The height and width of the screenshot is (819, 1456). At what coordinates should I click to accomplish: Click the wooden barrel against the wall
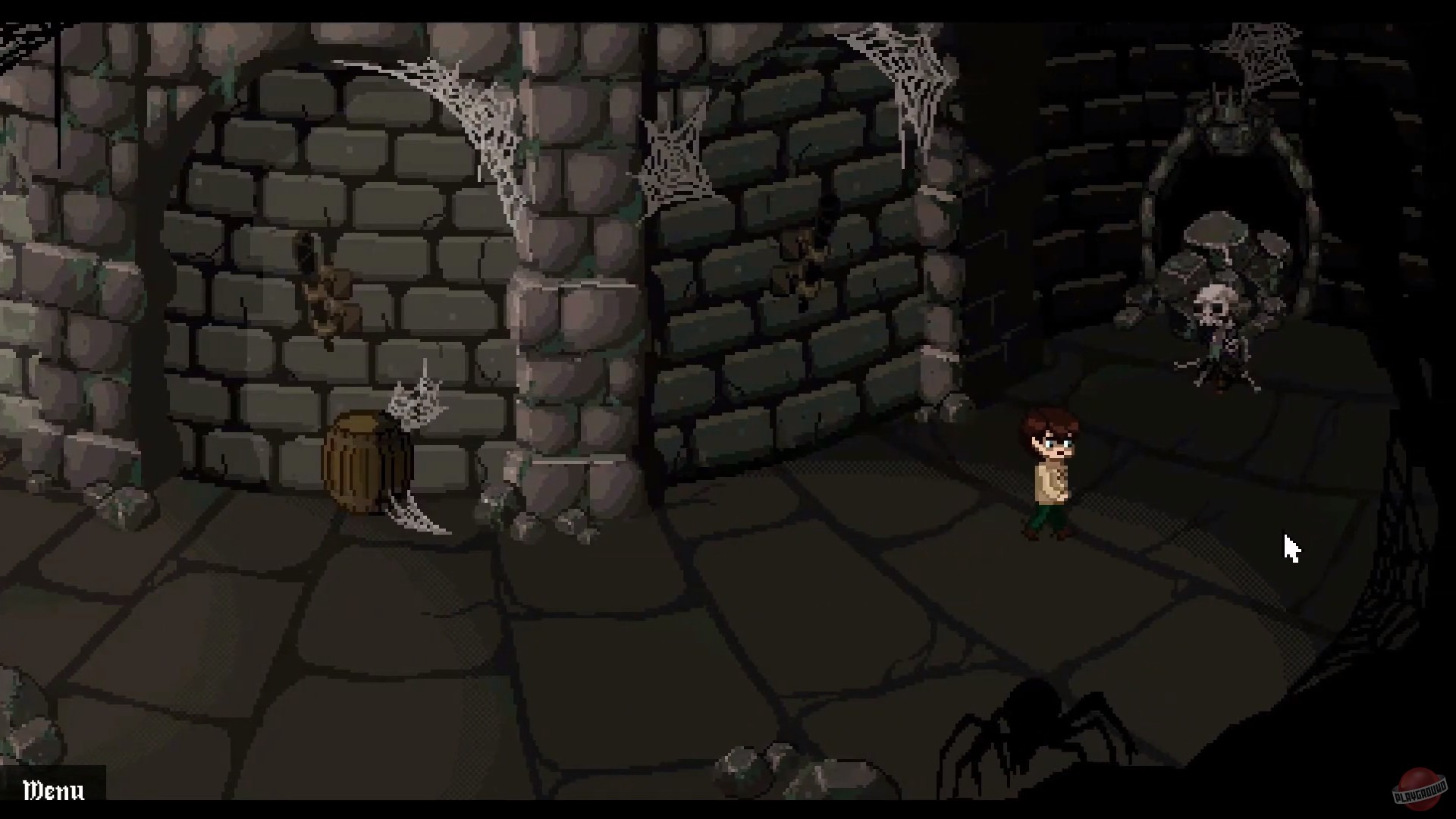pos(364,463)
